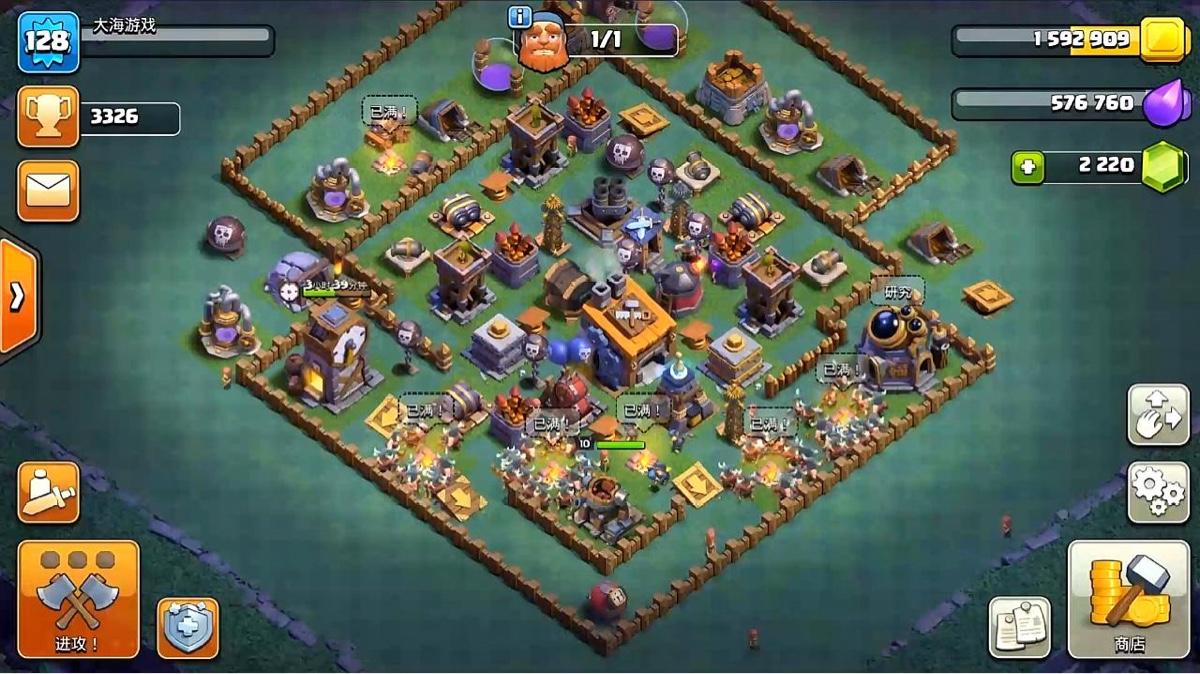Open the layout notes clipboard button
Screen dimensions: 1200x674
[1019, 627]
